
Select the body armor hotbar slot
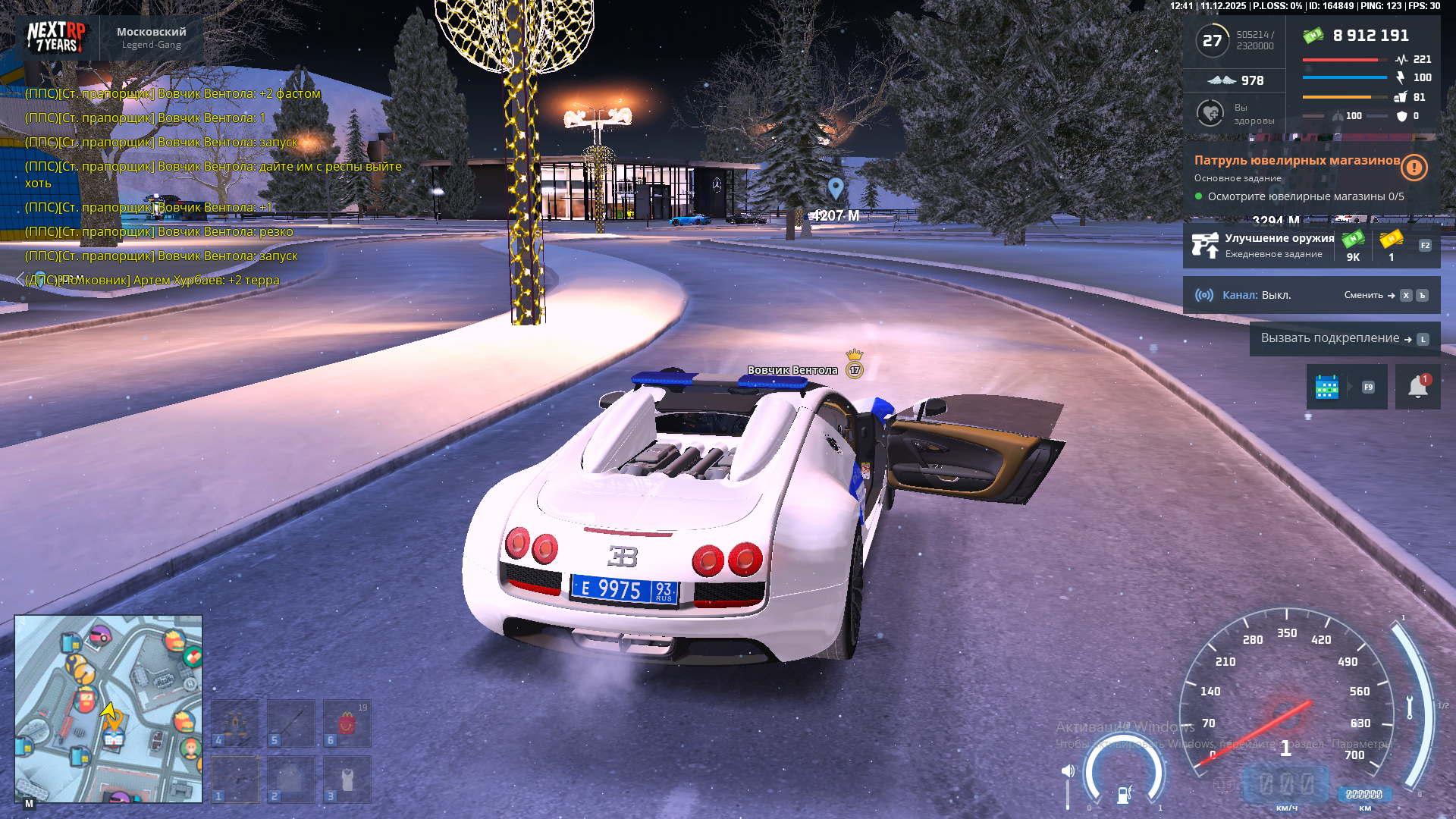tap(291, 778)
